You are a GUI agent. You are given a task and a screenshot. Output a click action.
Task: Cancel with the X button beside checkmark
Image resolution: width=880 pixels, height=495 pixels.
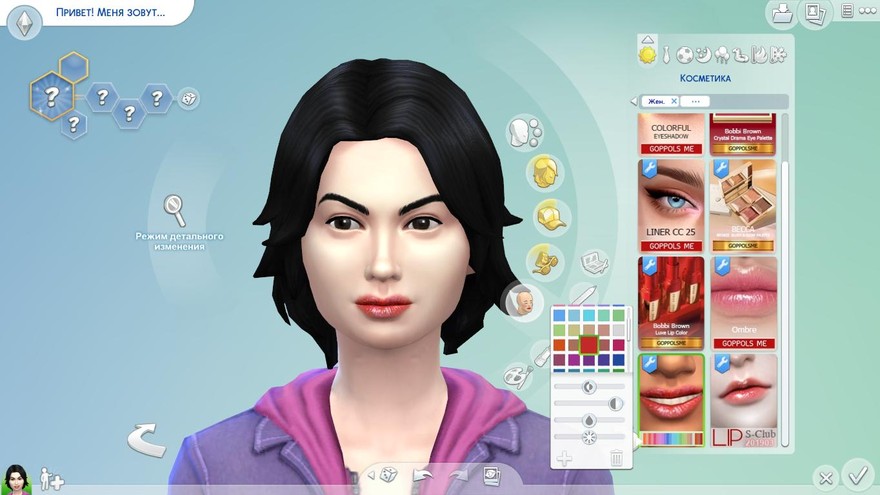click(x=824, y=477)
